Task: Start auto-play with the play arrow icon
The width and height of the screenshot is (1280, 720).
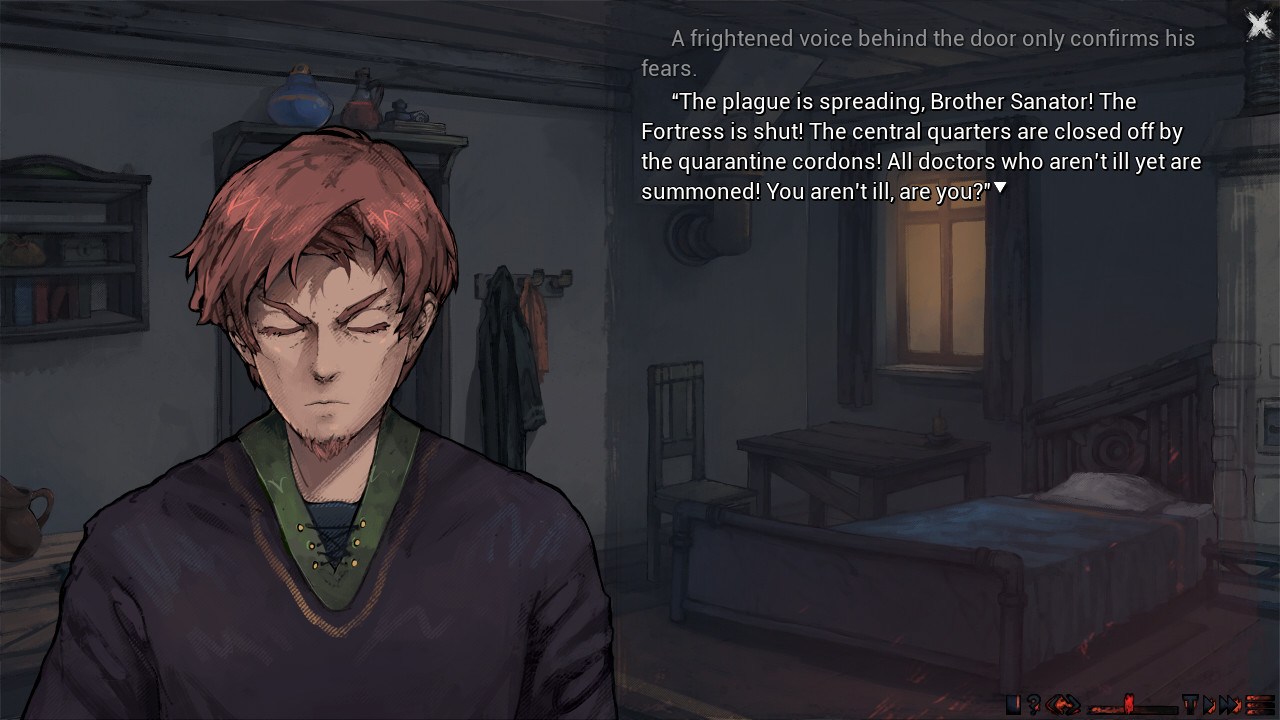Action: [x=1210, y=703]
